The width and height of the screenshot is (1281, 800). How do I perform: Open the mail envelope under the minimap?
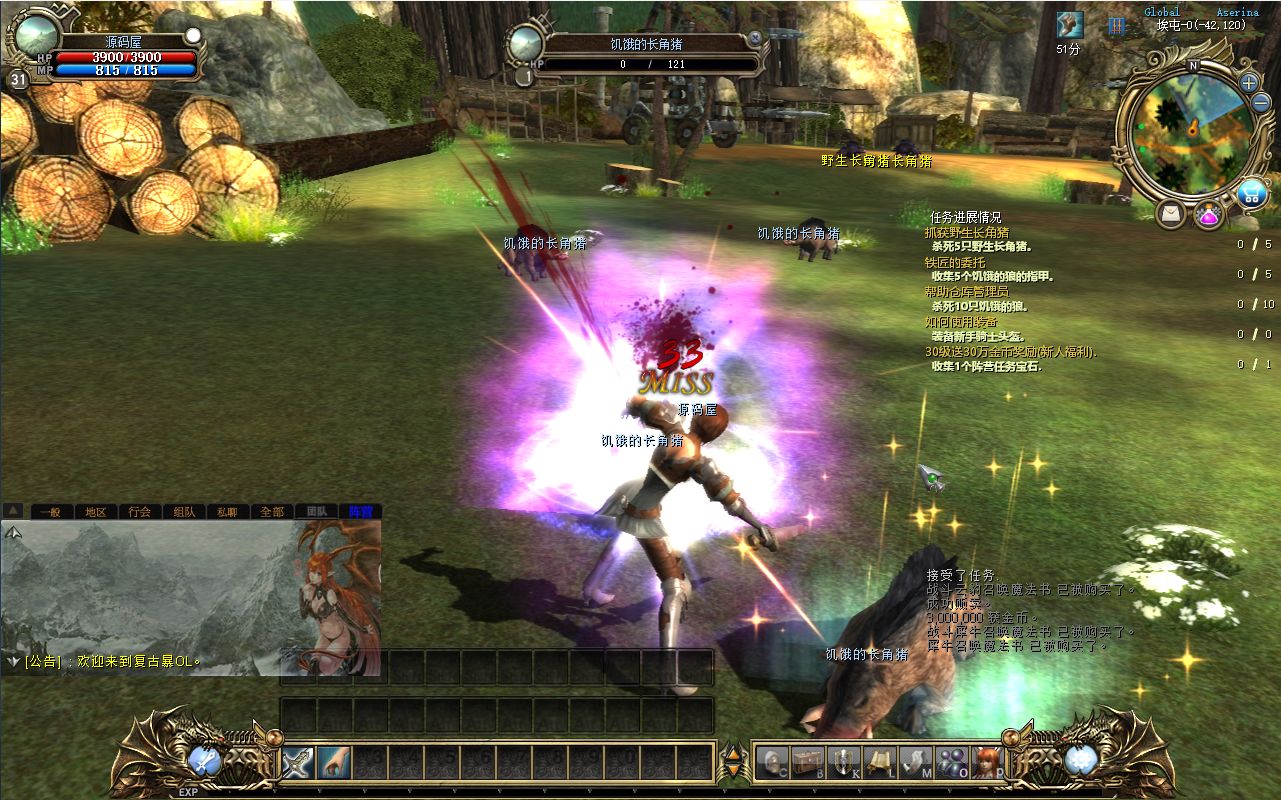(x=1171, y=214)
